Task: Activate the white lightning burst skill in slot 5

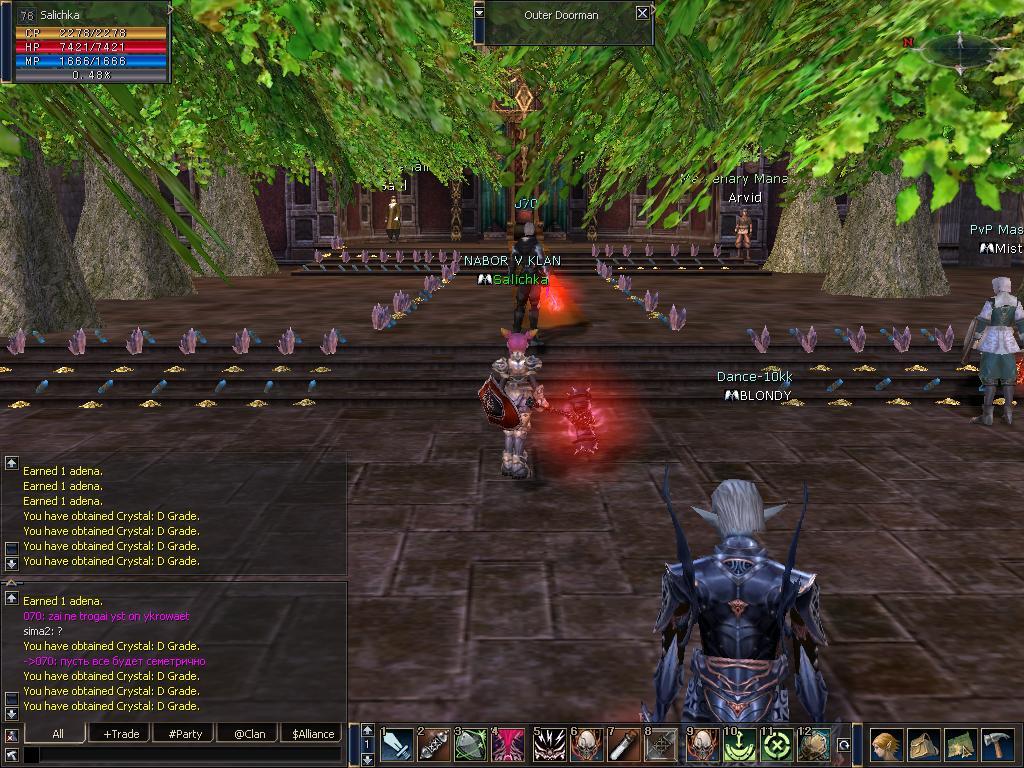Action: [549, 746]
